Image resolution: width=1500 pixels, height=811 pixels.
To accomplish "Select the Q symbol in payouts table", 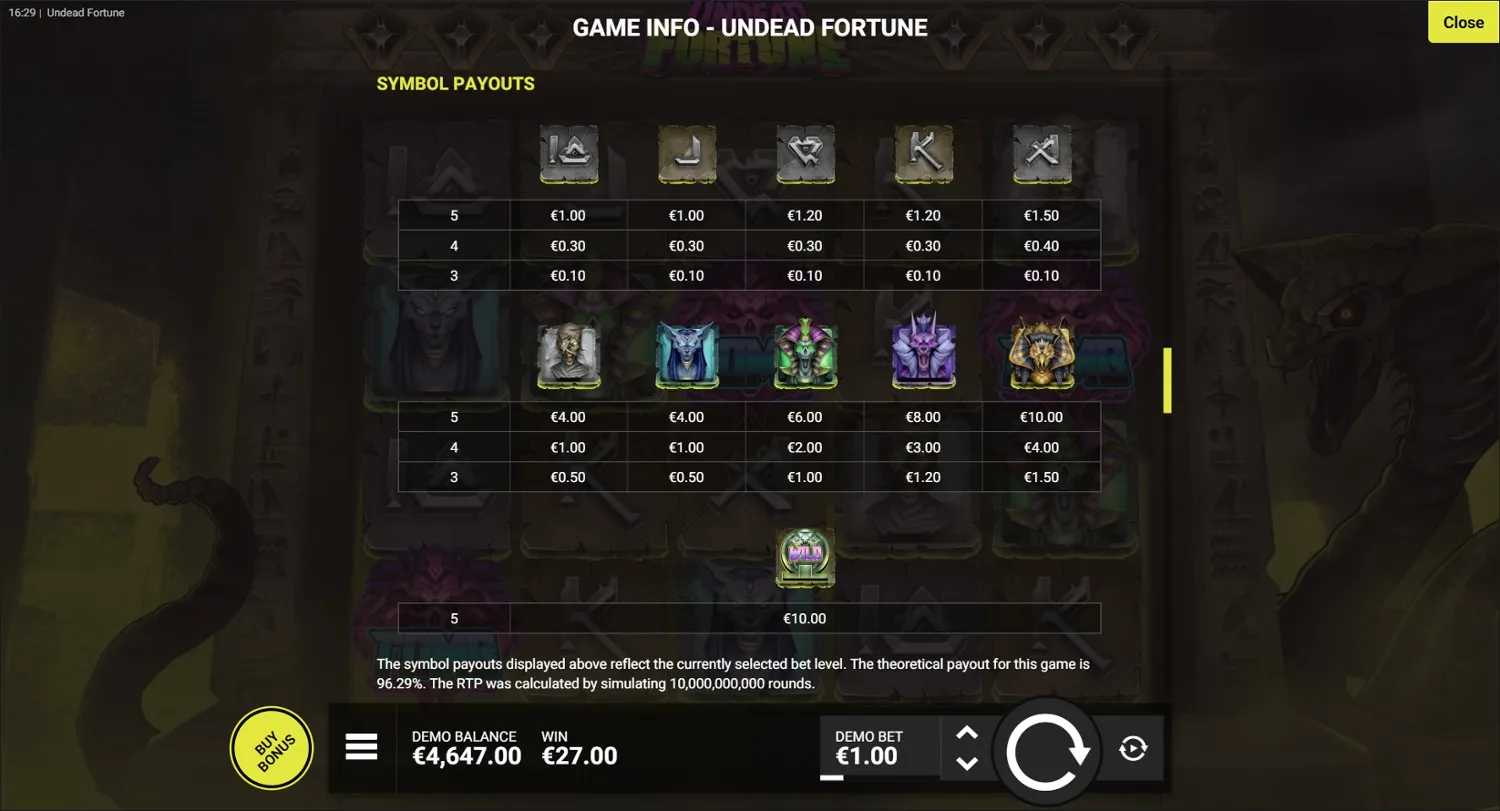I will pos(804,155).
